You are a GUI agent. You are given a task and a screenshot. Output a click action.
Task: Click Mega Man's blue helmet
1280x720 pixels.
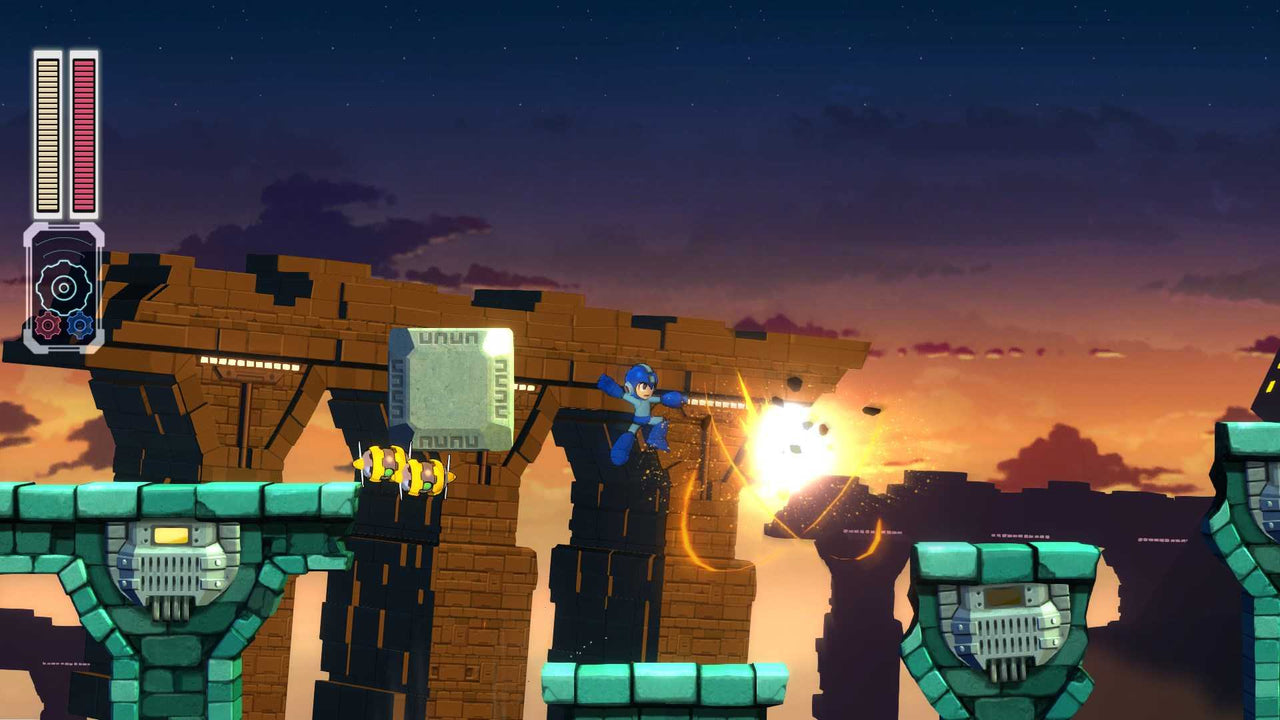pos(637,374)
